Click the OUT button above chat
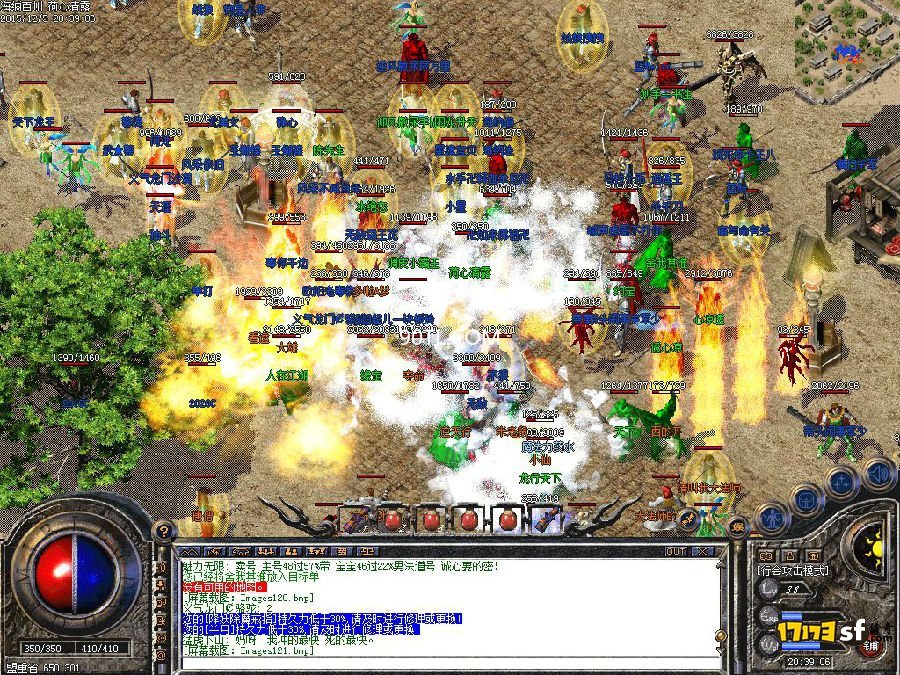 pos(677,551)
